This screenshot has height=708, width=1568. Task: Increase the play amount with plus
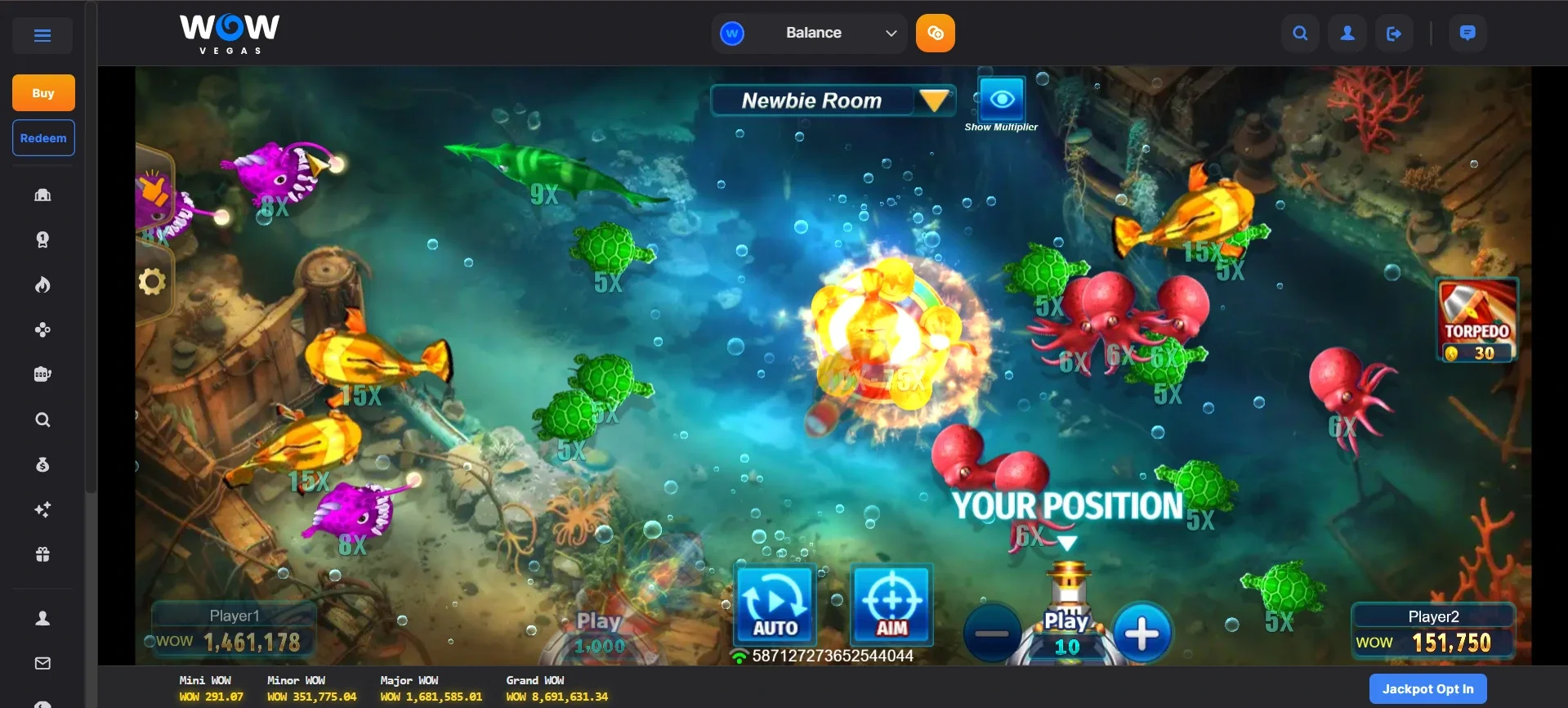[x=1141, y=634]
